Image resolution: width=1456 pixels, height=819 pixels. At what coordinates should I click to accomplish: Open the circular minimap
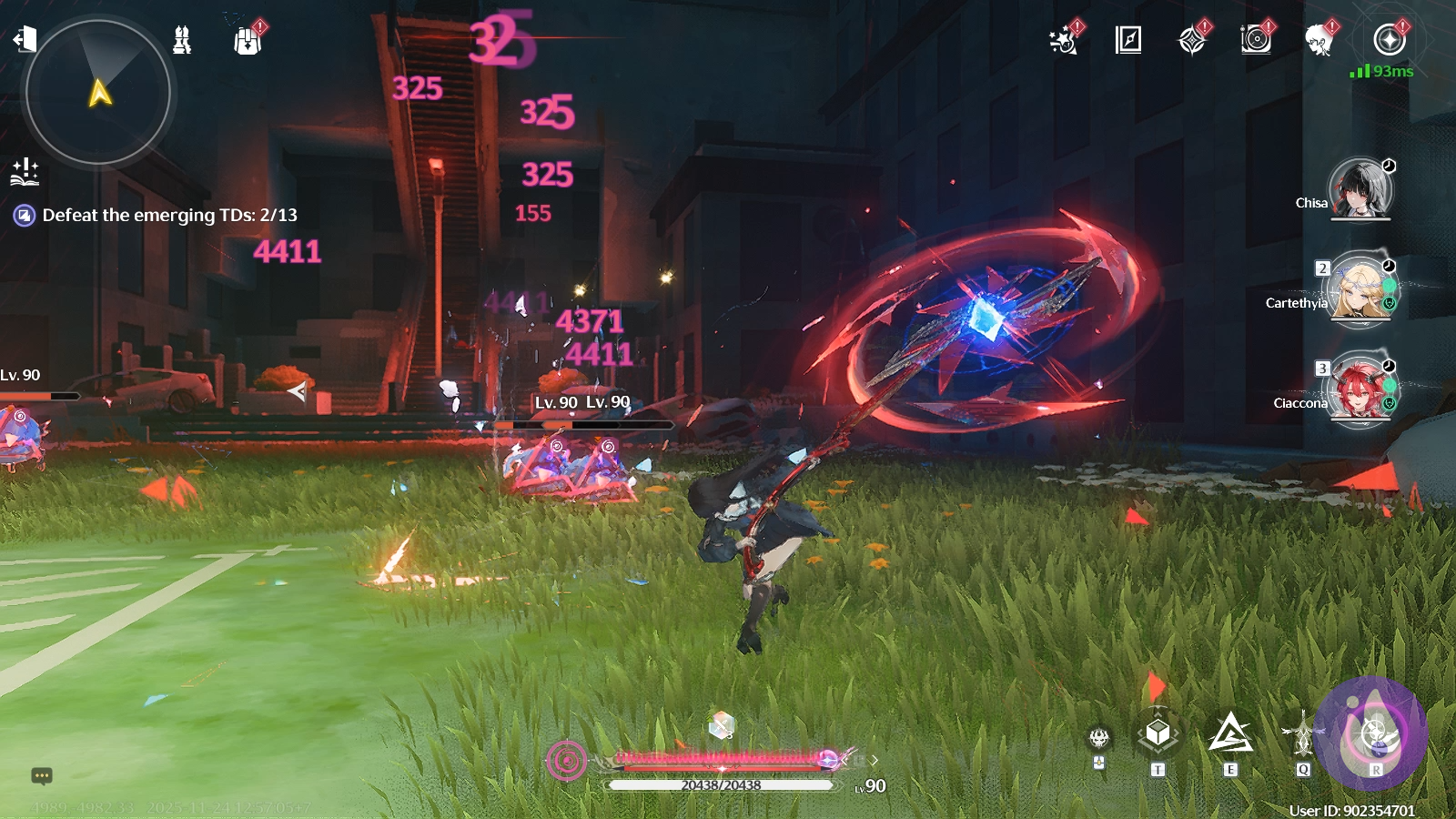pos(98,92)
